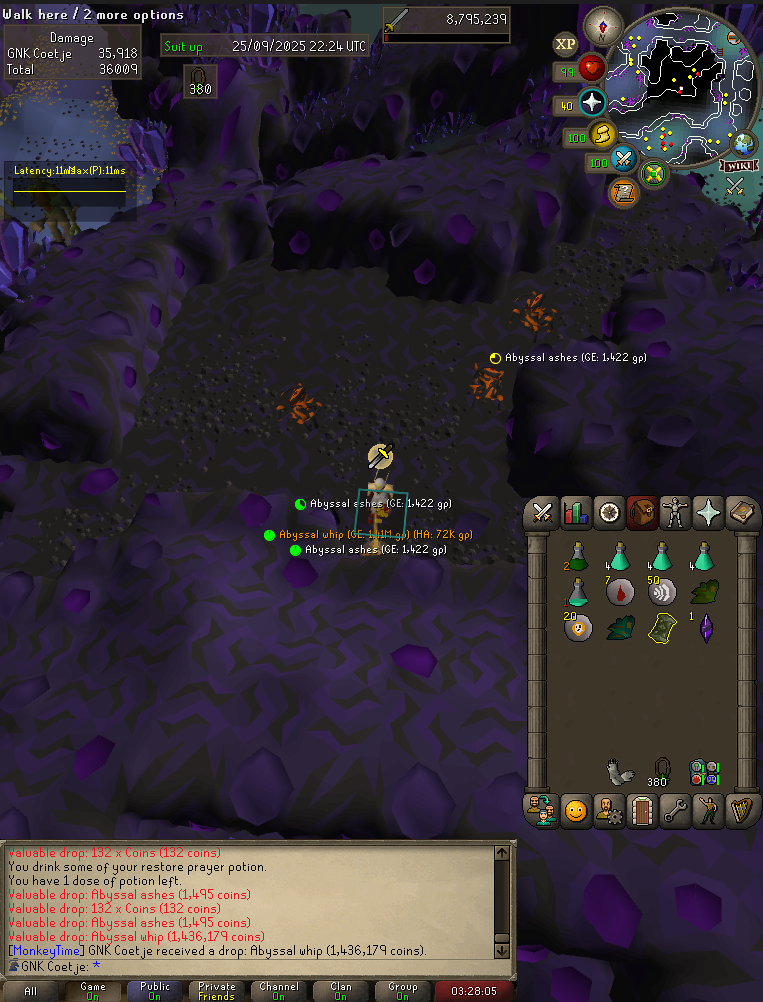The height and width of the screenshot is (1002, 763).
Task: Open the wrench Settings tab
Action: point(675,810)
